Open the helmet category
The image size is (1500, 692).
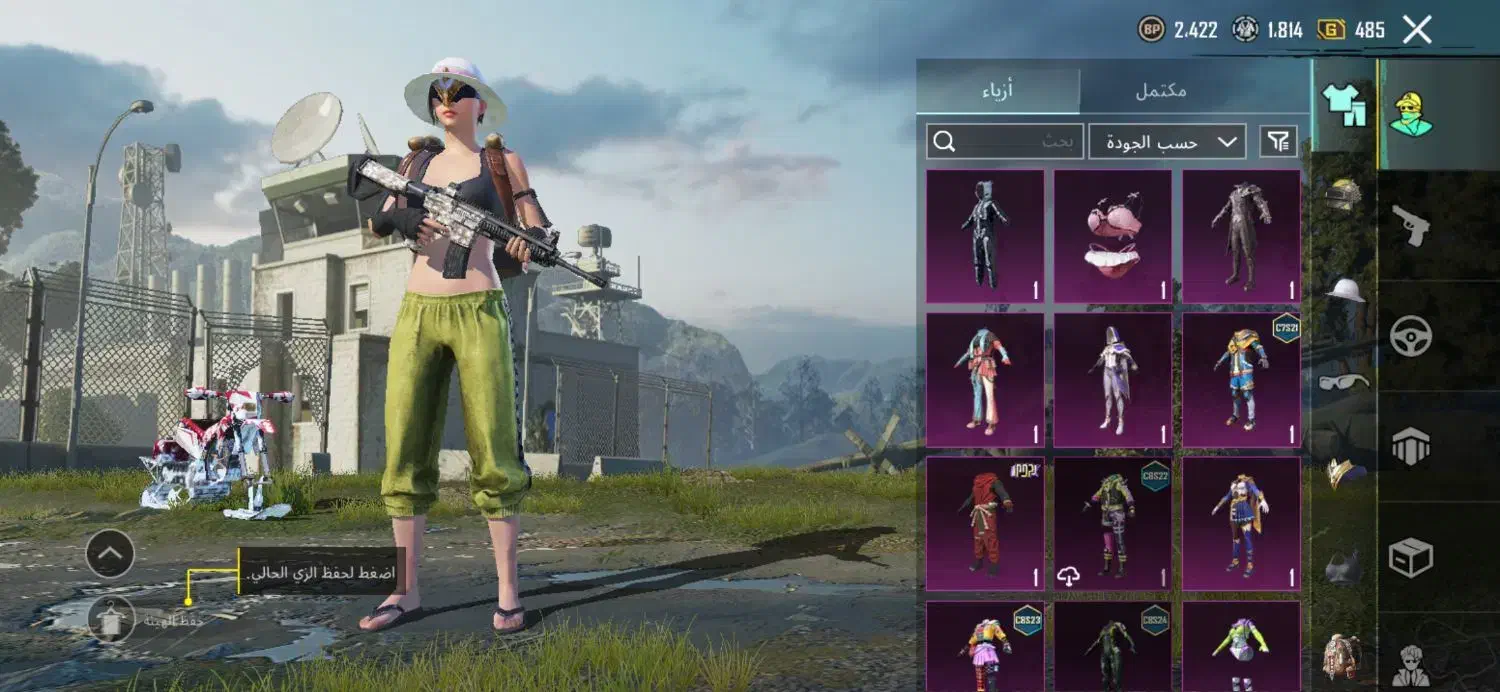[1344, 194]
